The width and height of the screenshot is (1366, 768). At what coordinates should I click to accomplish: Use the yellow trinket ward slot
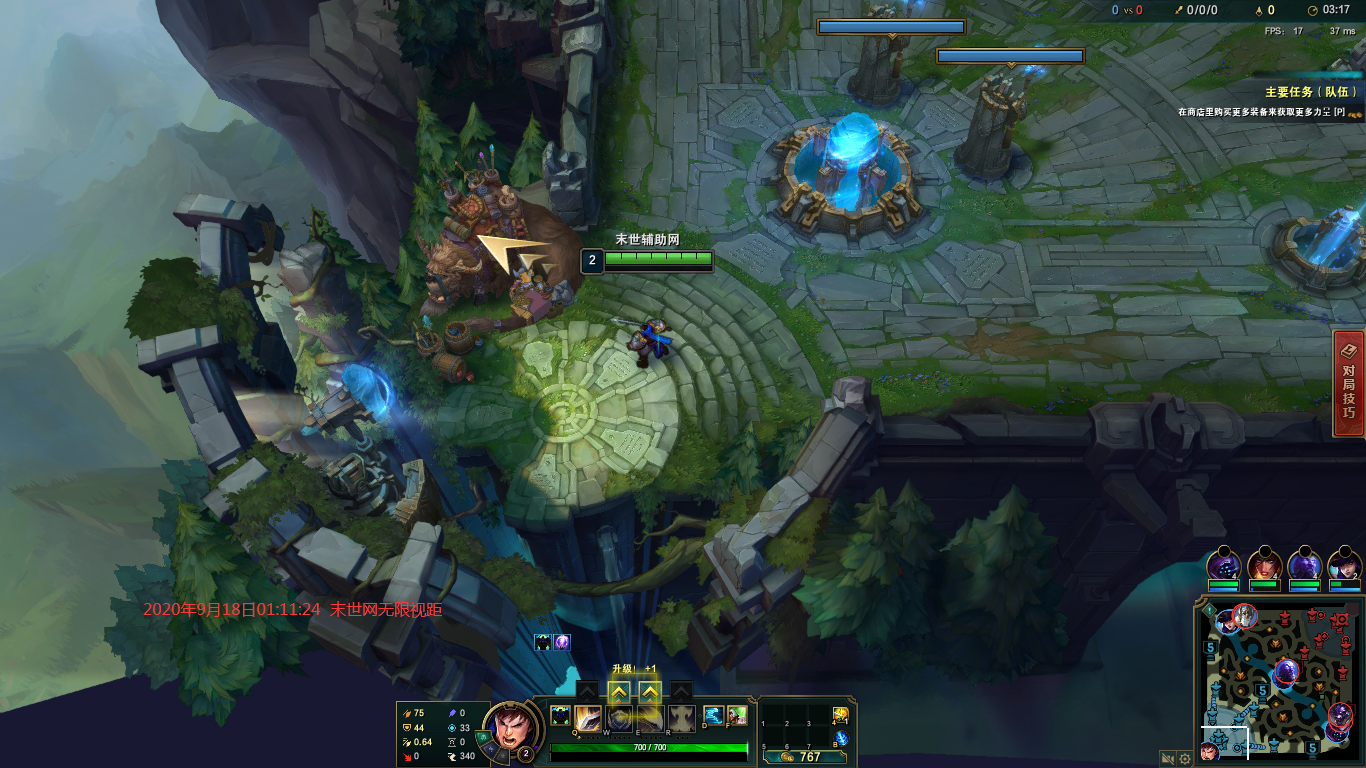[841, 716]
